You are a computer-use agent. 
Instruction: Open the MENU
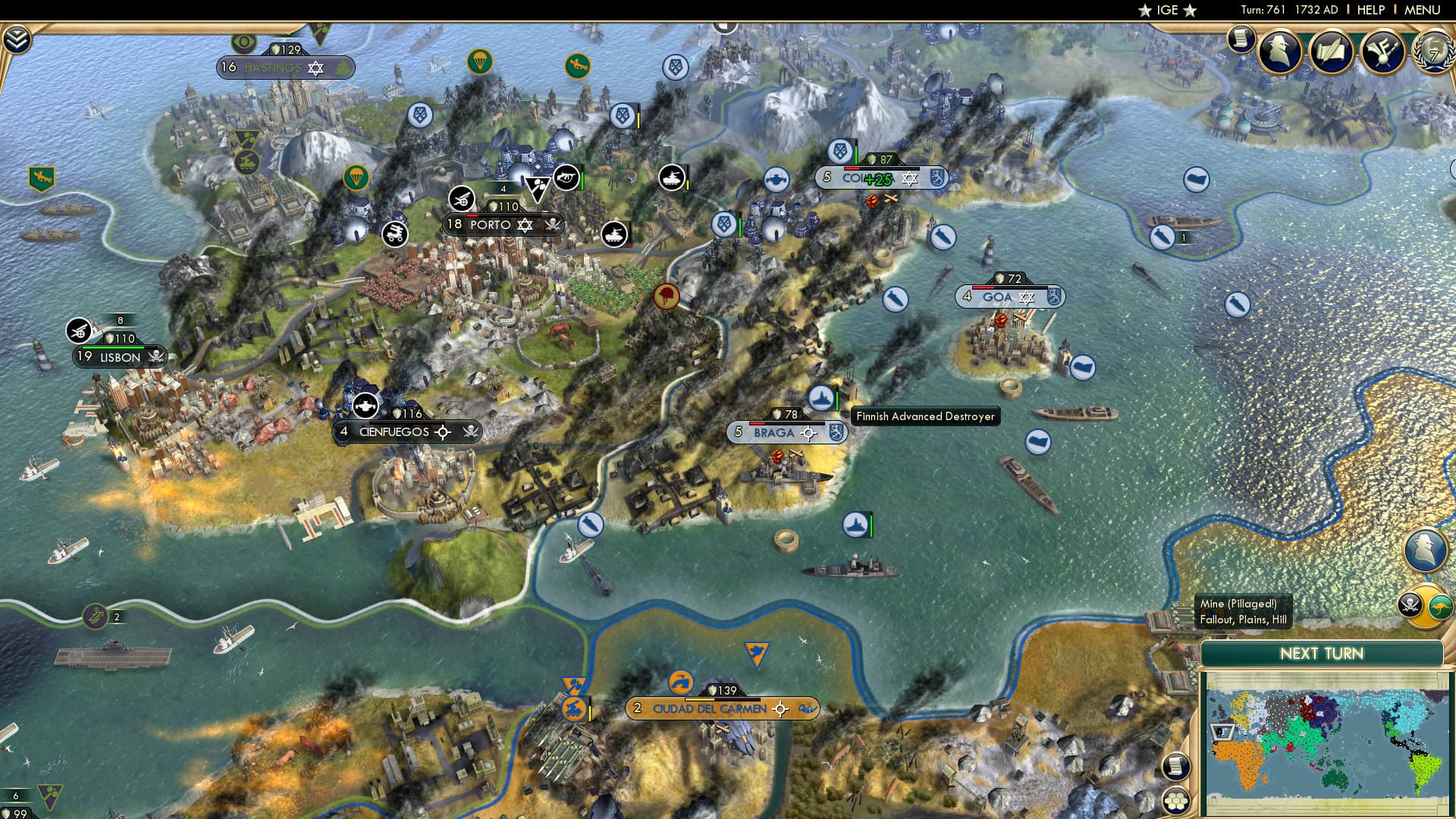(1424, 10)
